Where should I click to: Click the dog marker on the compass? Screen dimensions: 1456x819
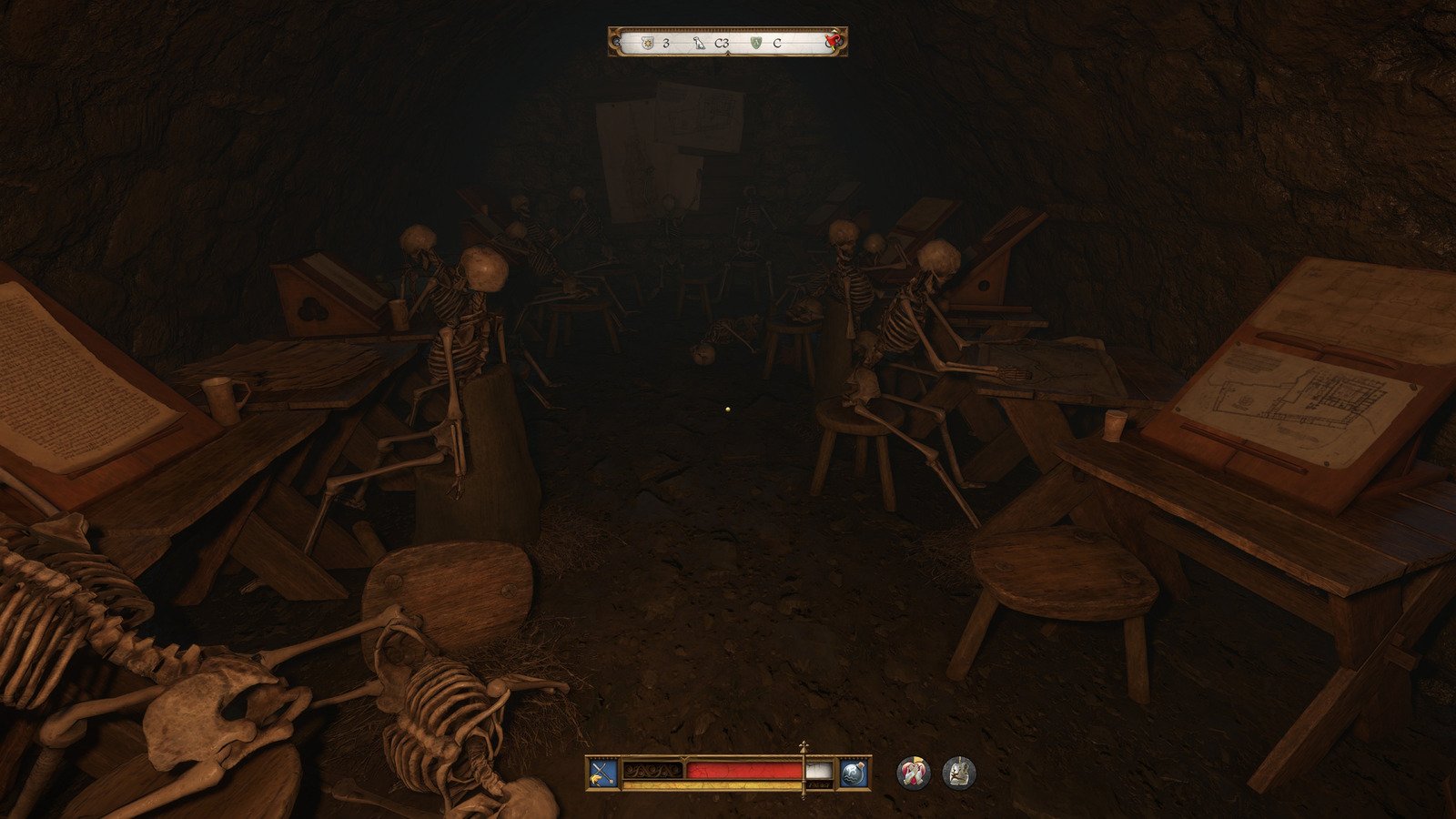click(x=699, y=43)
